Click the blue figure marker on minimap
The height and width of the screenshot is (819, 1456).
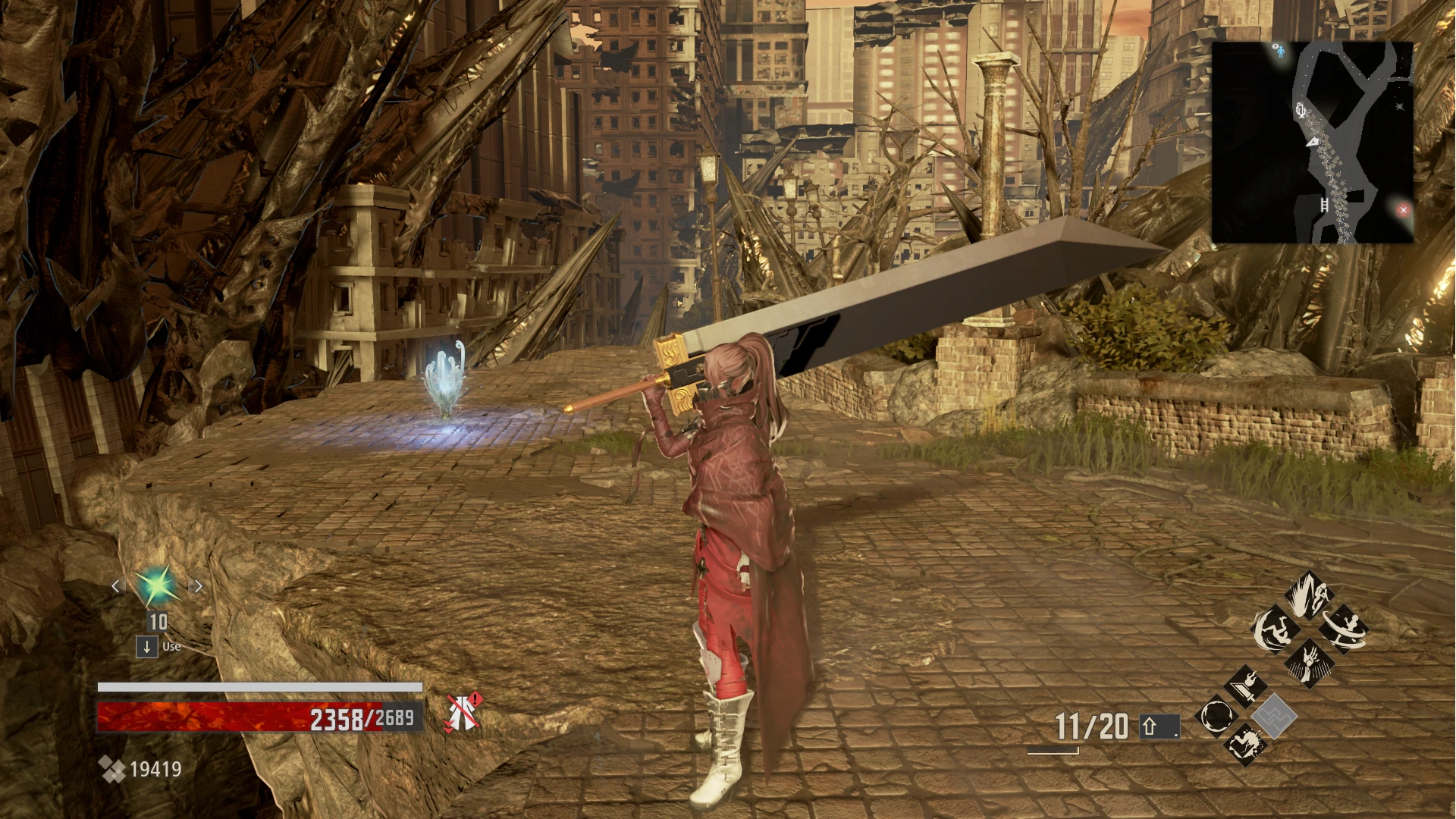1280,51
